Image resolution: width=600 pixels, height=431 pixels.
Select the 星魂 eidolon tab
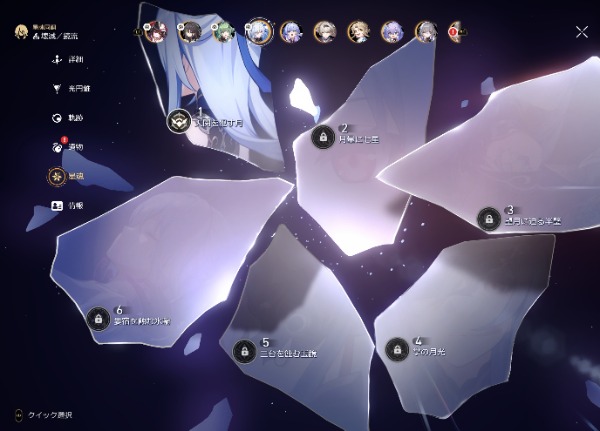[58, 176]
